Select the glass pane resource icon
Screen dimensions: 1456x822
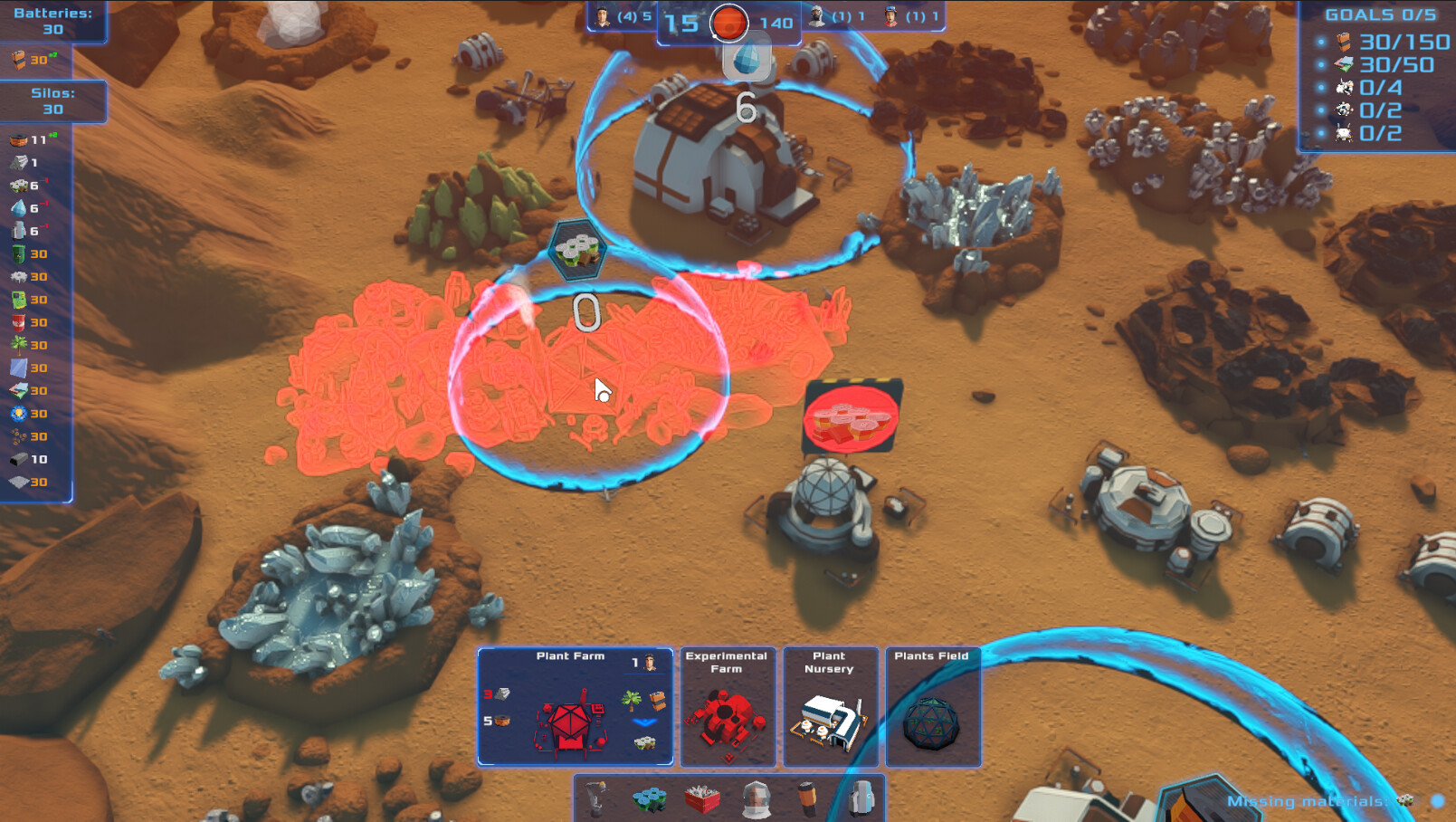[x=16, y=366]
